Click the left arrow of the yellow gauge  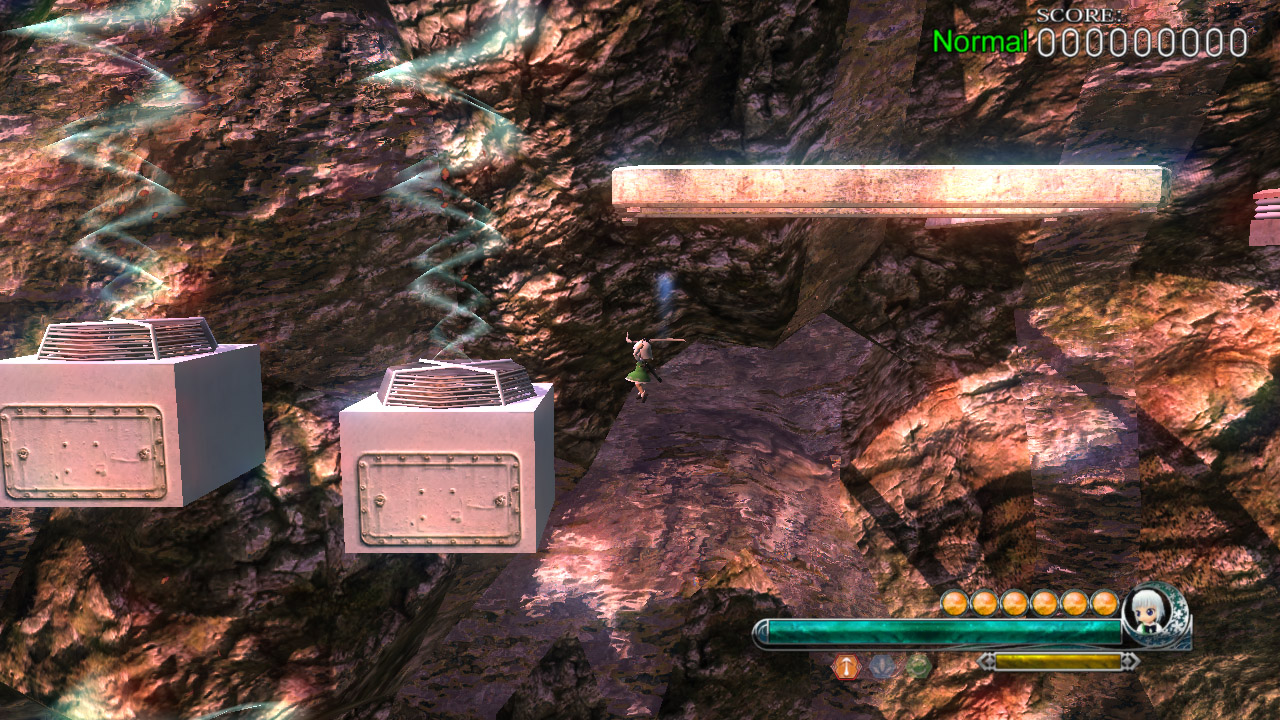pyautogui.click(x=988, y=660)
